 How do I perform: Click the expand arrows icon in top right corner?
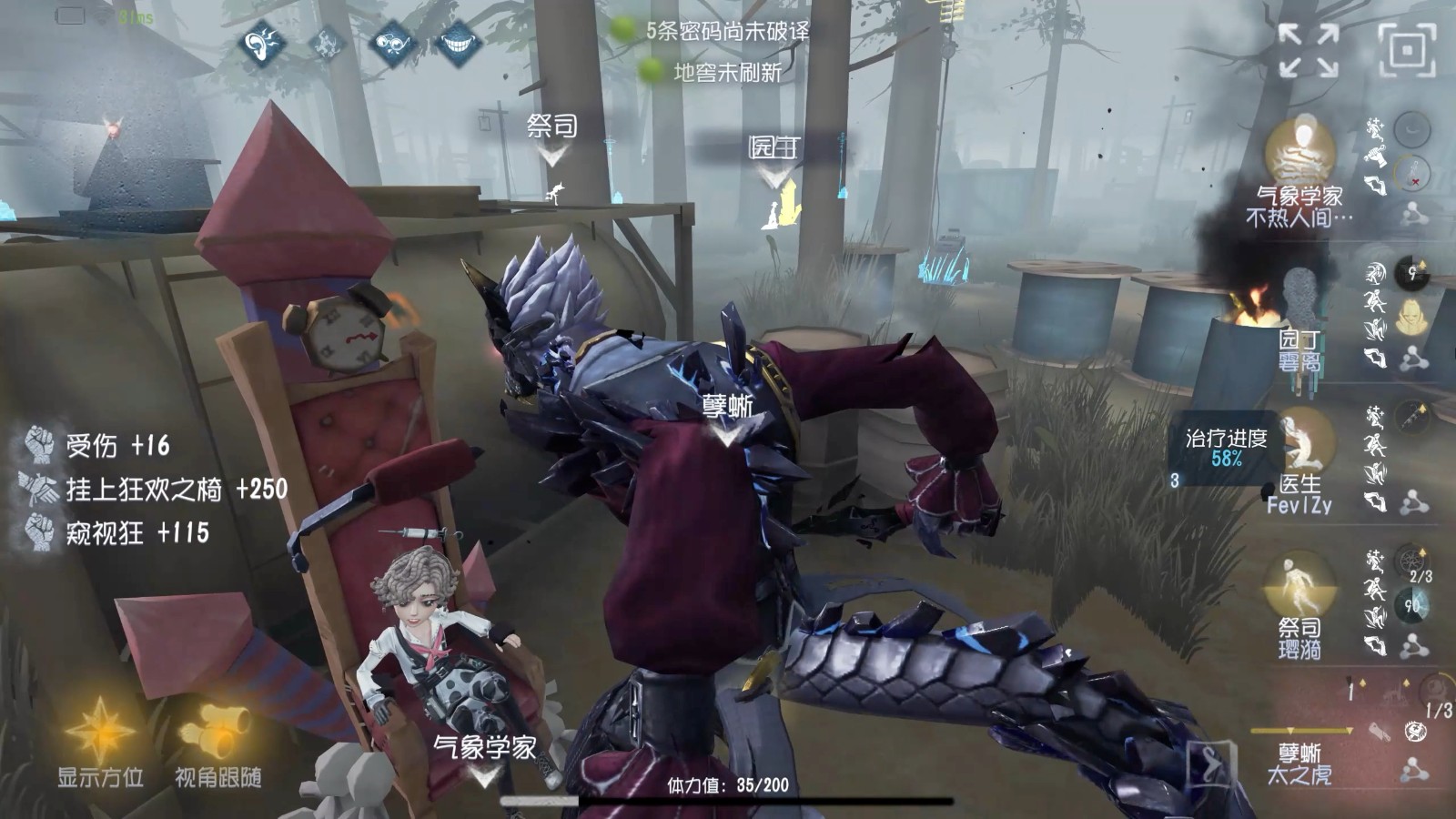click(1308, 50)
